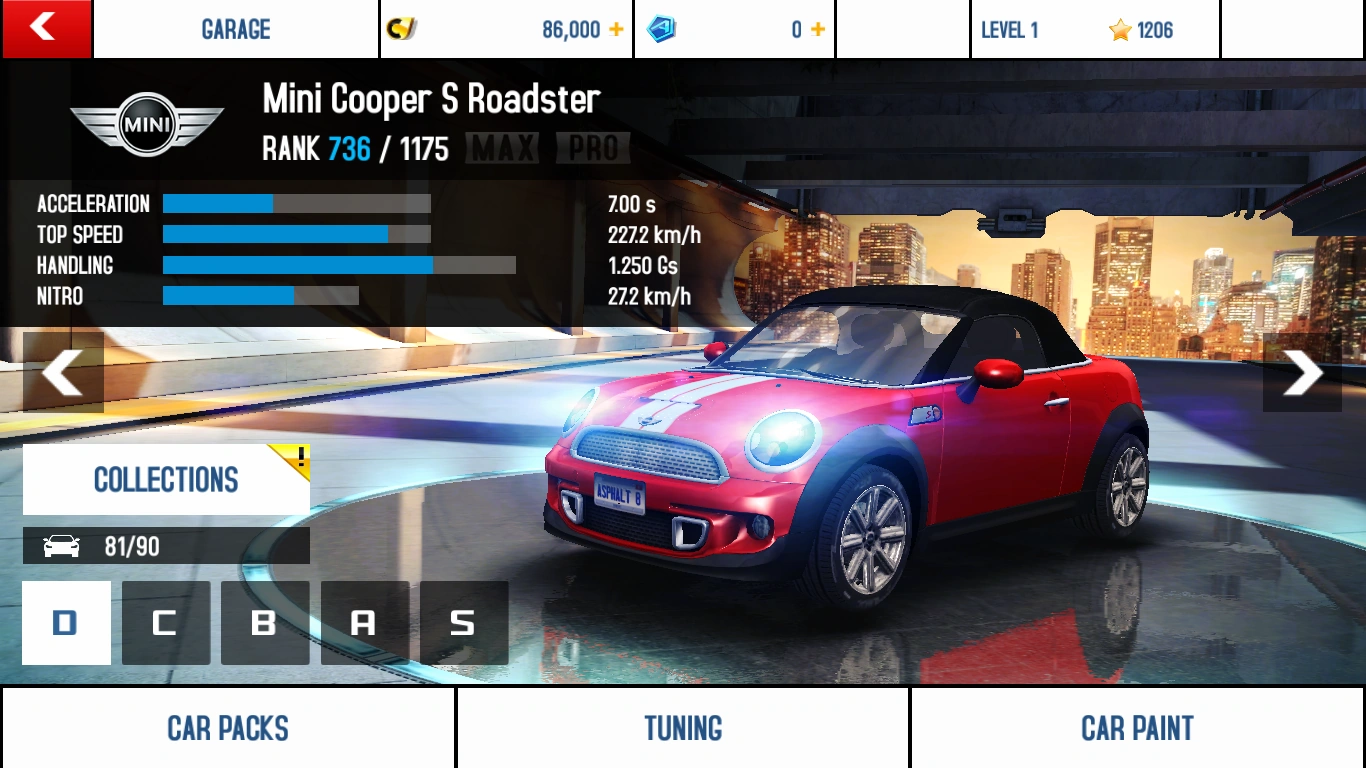Click the car icon beside 81/90 counter
Screen dimensions: 1366x768
coord(62,546)
